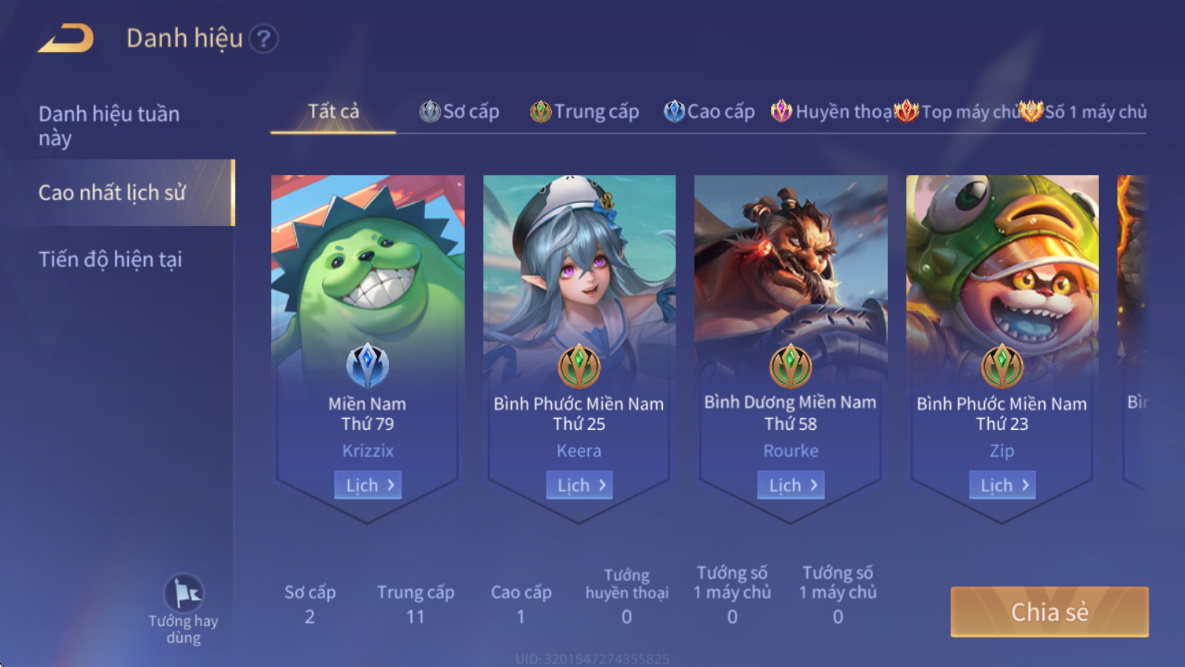
Task: Tap the Tướng hay dùng flag icon
Action: pyautogui.click(x=184, y=594)
